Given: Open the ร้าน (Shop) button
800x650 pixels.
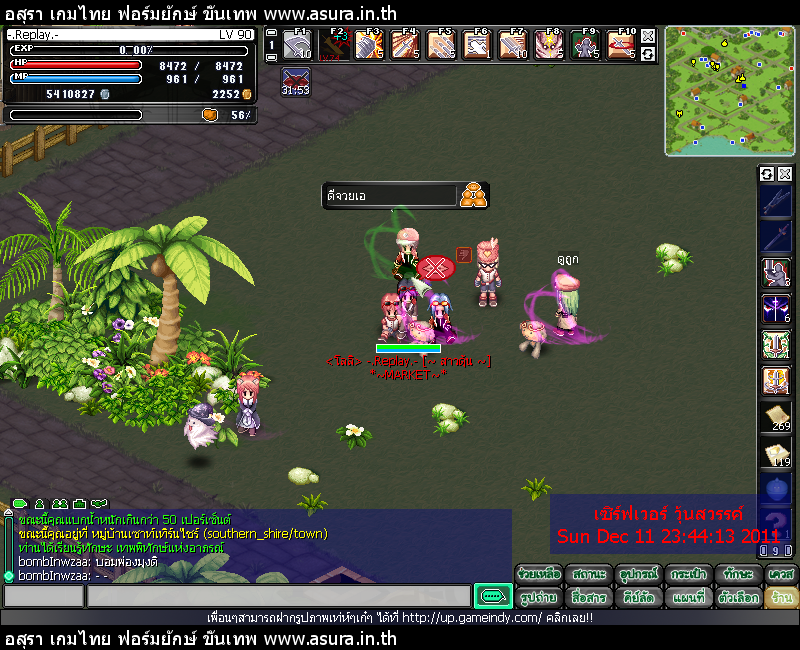Looking at the screenshot, I should click(x=782, y=597).
